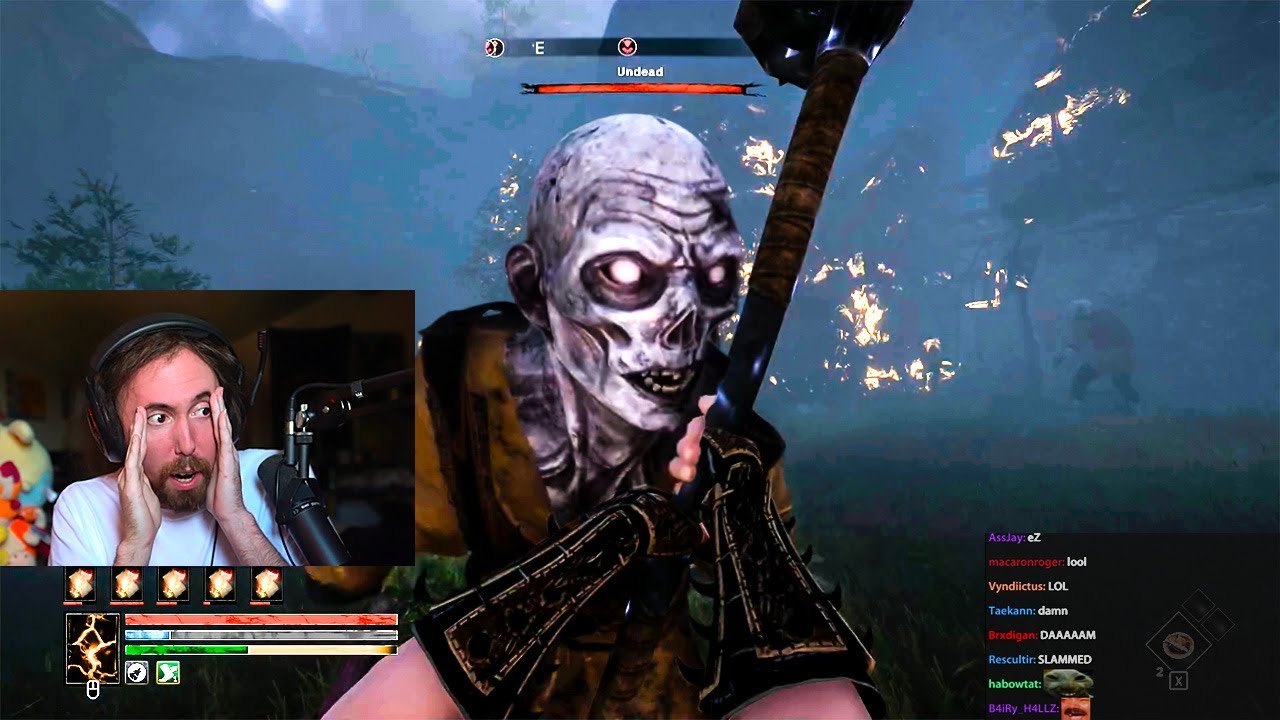1280x720 pixels.
Task: Toggle the mouse button prompt icon
Action: [x=92, y=692]
